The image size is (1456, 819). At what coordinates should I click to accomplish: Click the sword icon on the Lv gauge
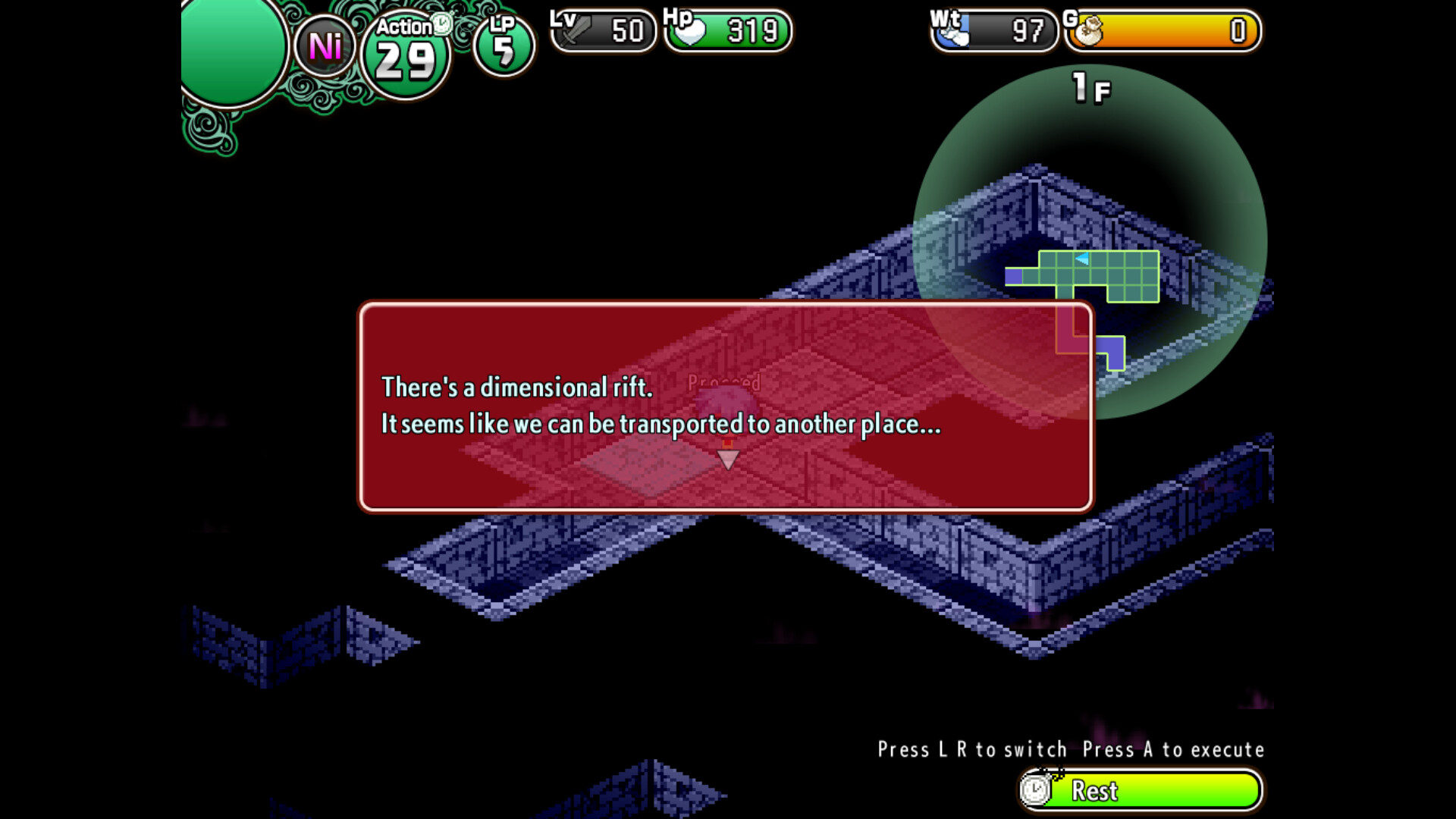(x=575, y=32)
